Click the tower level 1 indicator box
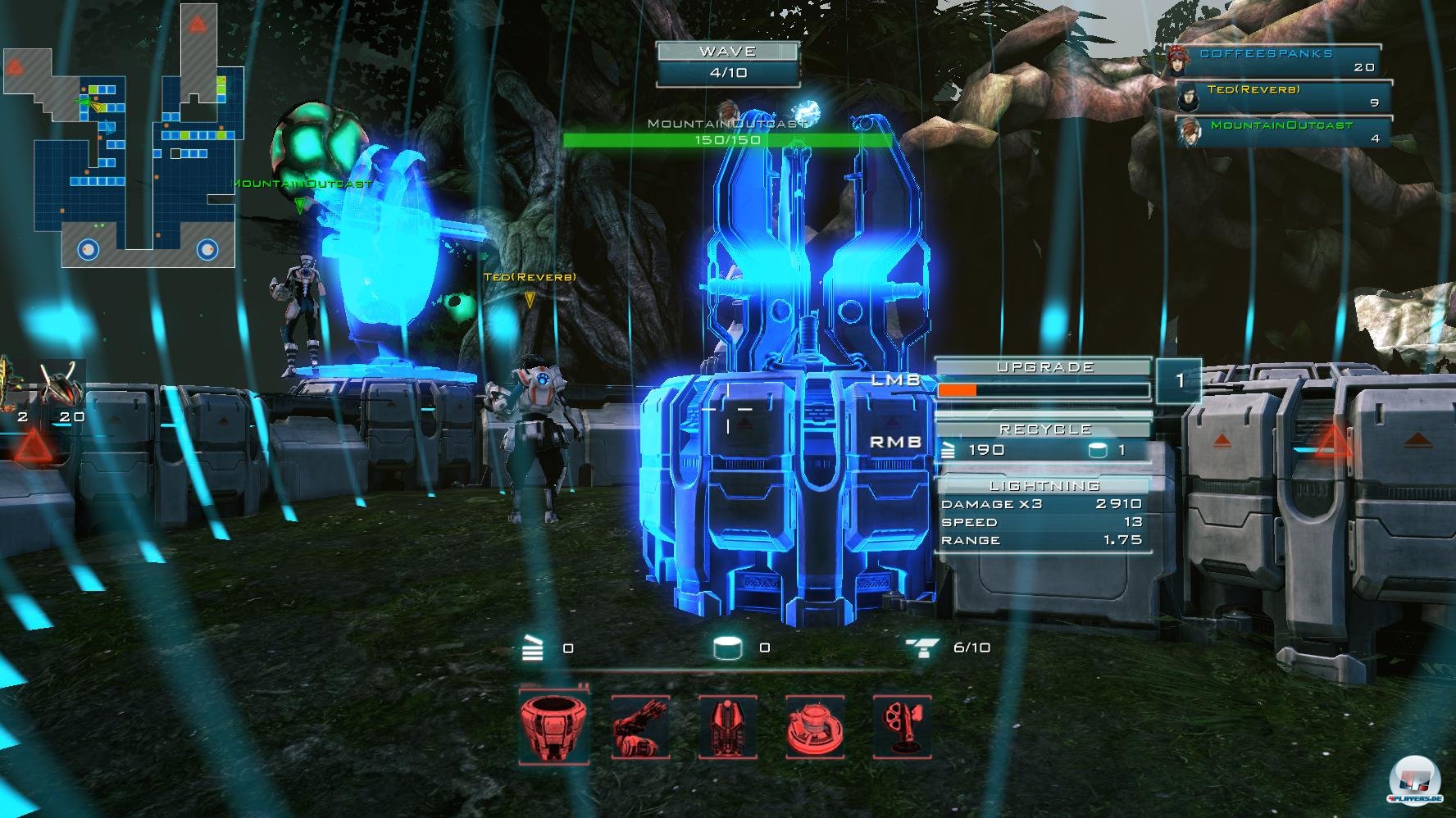The height and width of the screenshot is (818, 1456). pyautogui.click(x=1179, y=380)
